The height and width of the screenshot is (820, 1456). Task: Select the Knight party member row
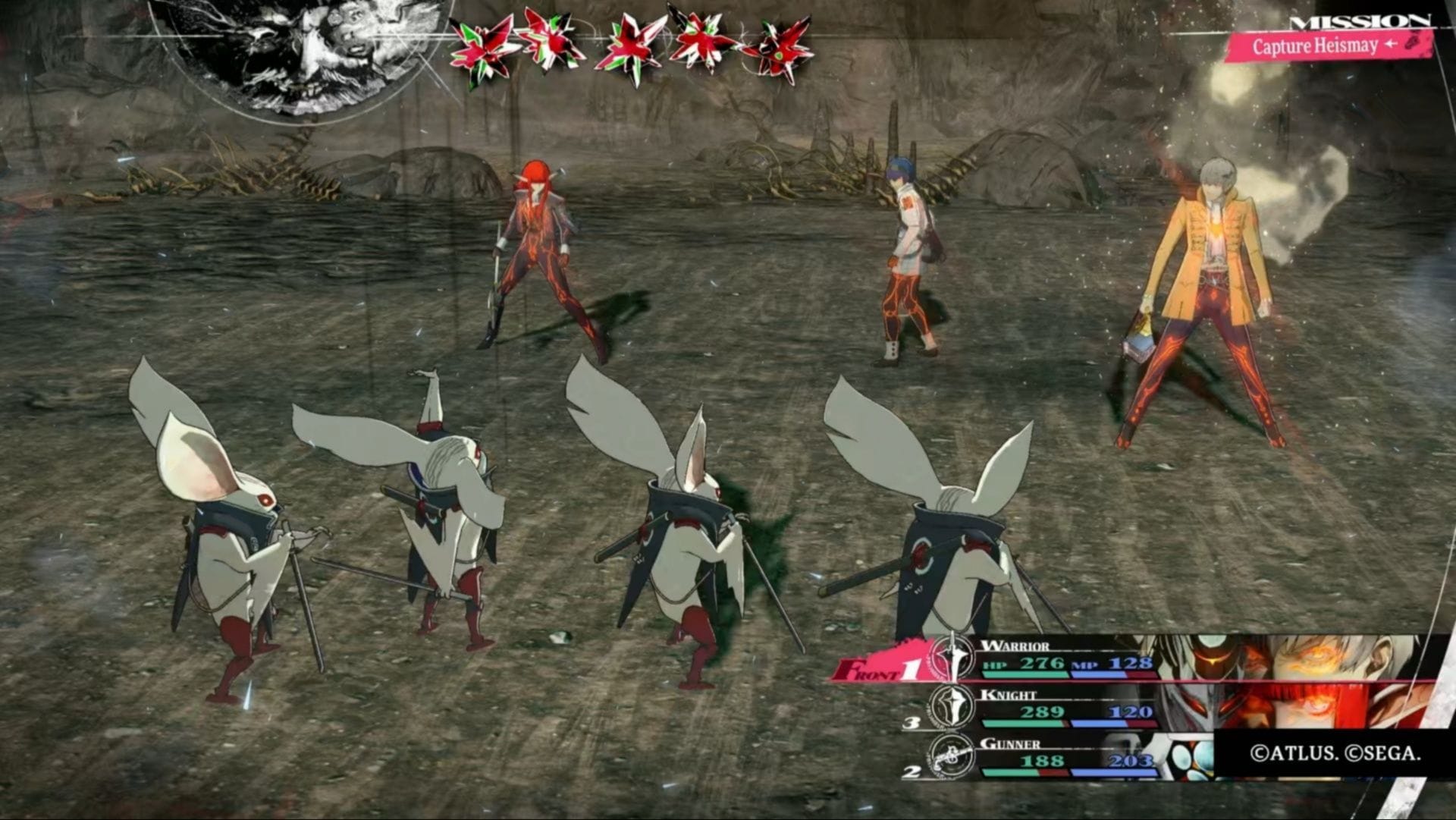[1069, 708]
